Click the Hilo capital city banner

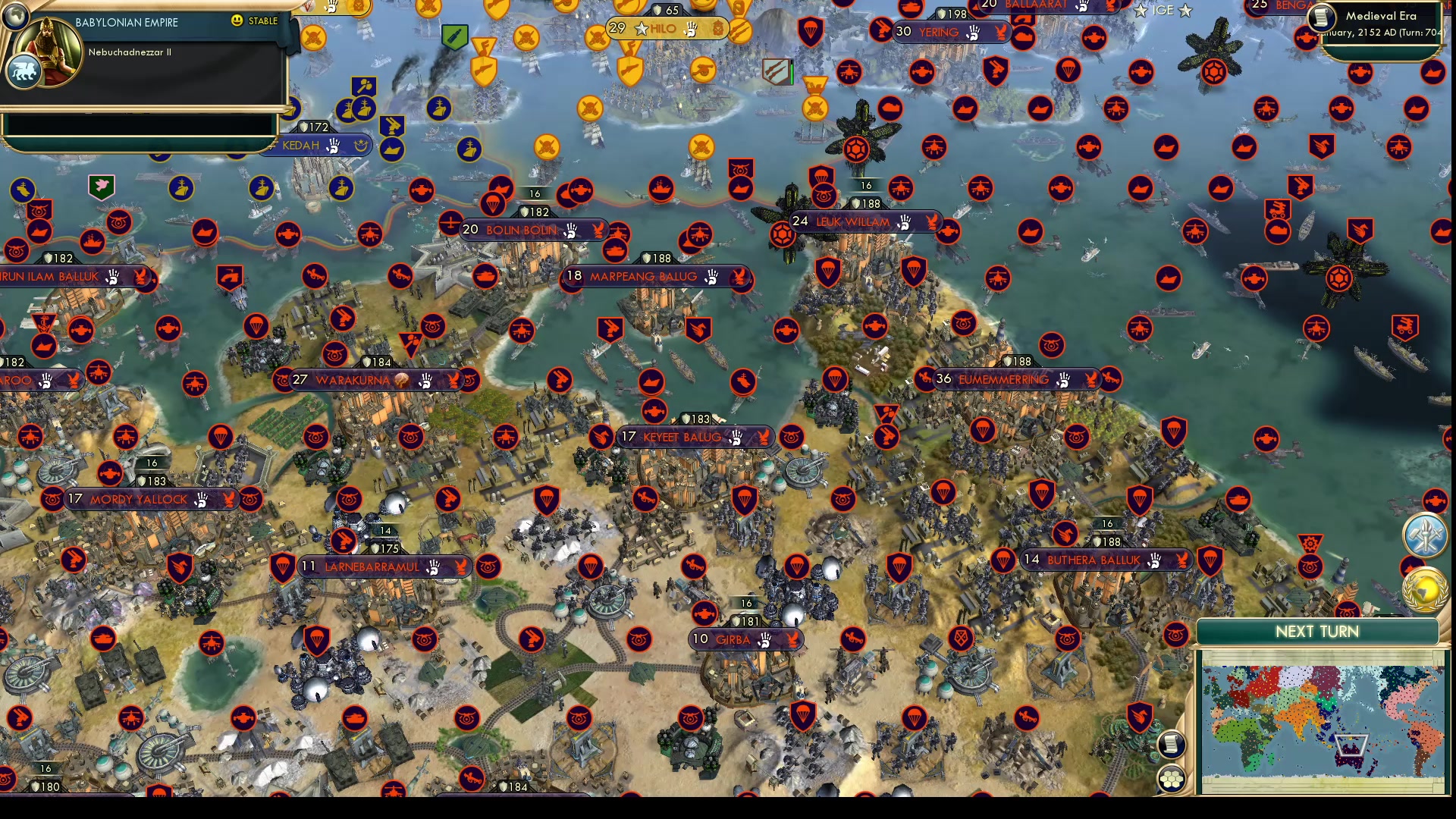pyautogui.click(x=662, y=28)
